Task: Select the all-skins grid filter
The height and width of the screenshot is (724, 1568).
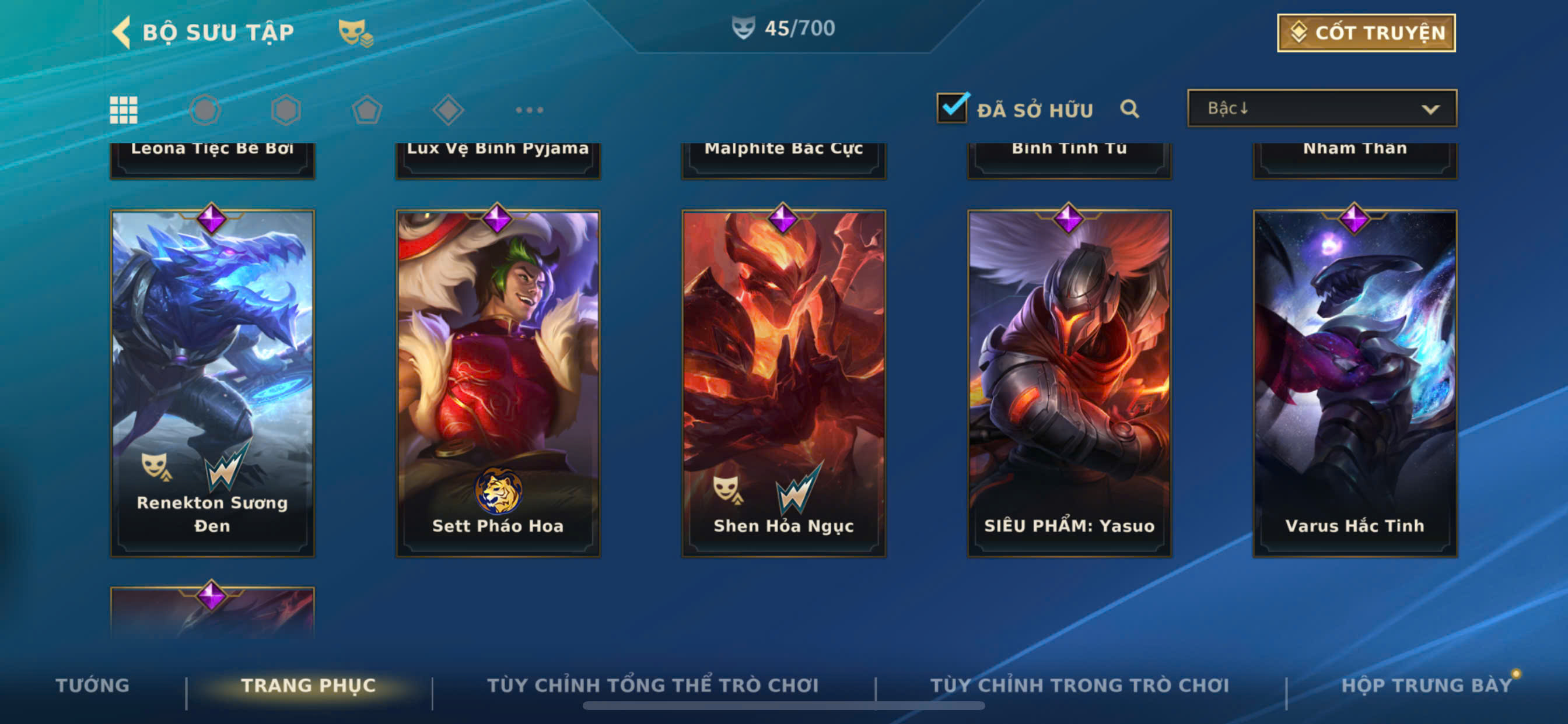Action: (124, 110)
